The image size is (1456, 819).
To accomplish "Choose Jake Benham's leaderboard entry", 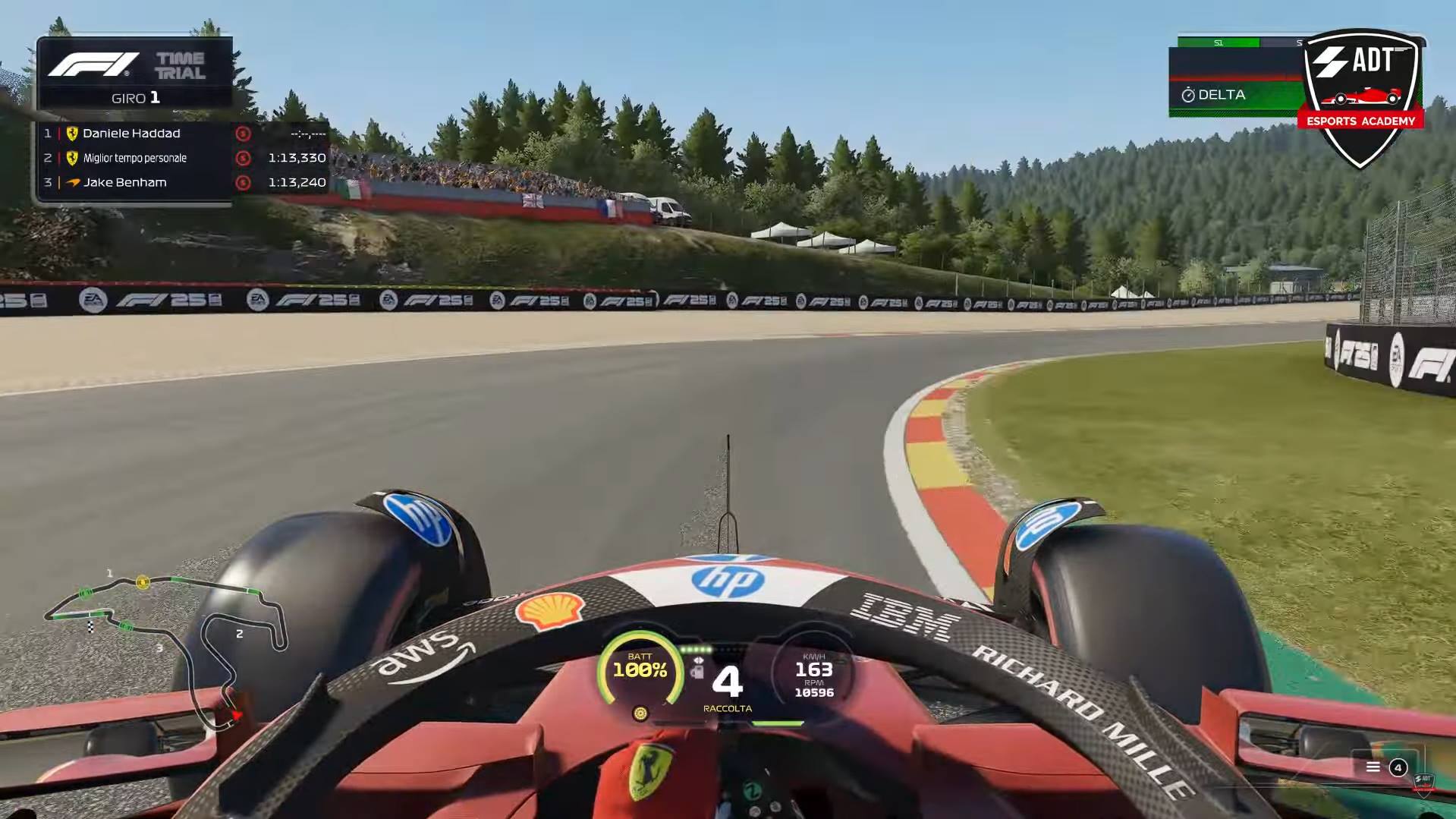I will (184, 182).
